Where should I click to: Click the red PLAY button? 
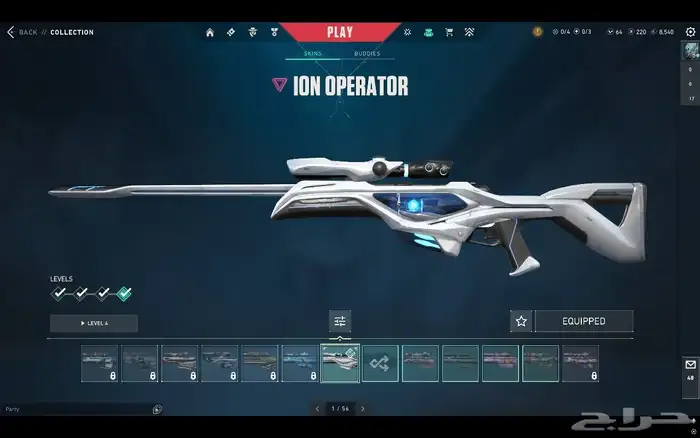tap(339, 31)
